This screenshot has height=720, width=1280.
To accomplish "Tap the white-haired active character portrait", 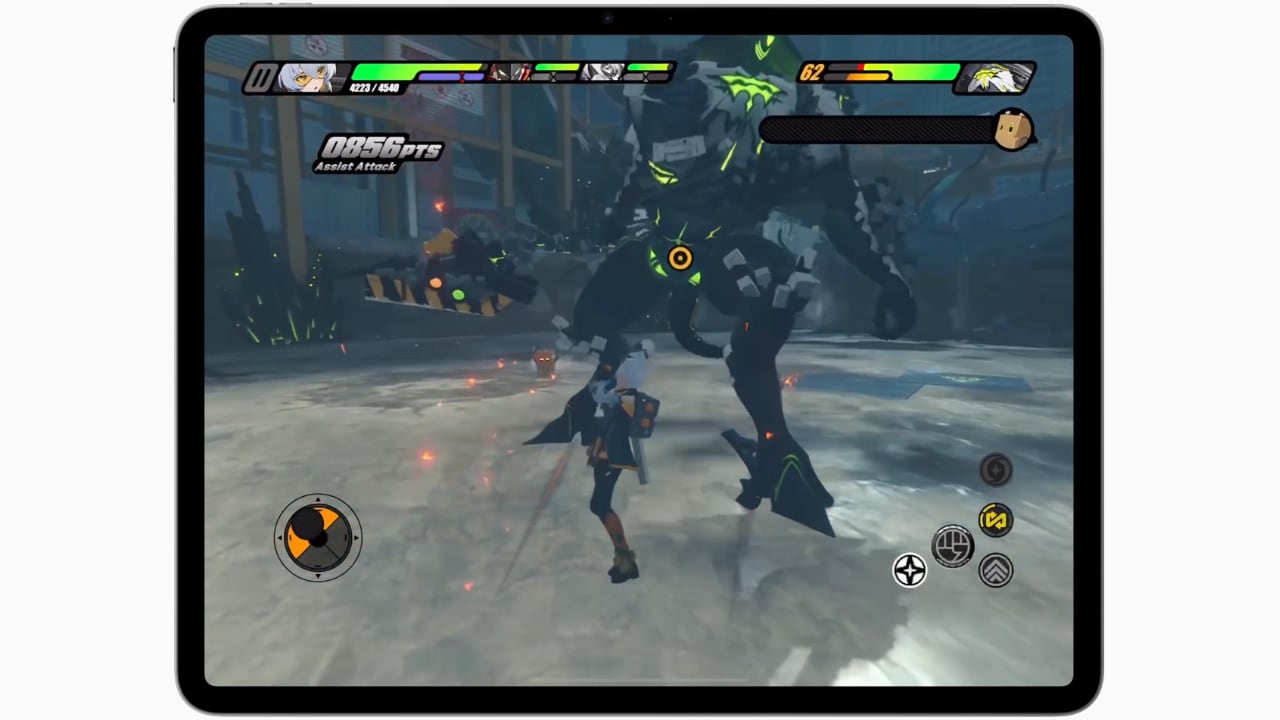I will pos(305,77).
